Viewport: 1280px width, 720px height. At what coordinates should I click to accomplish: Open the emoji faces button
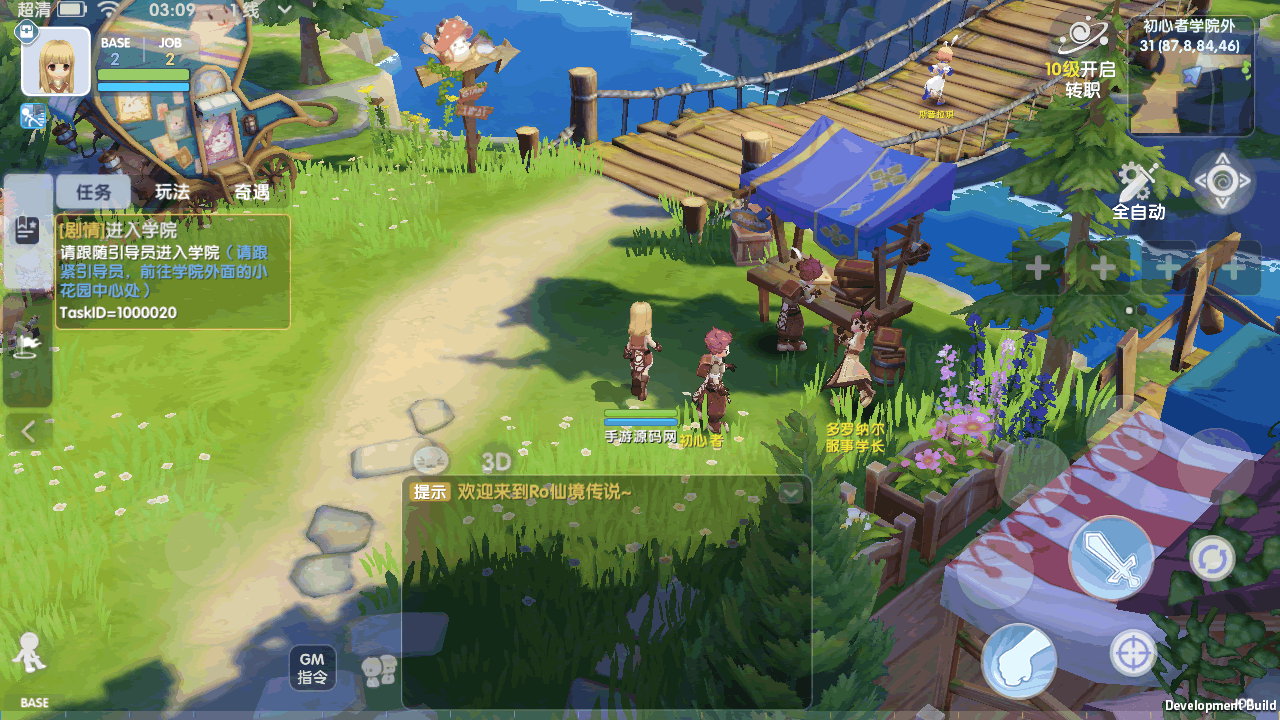click(380, 669)
